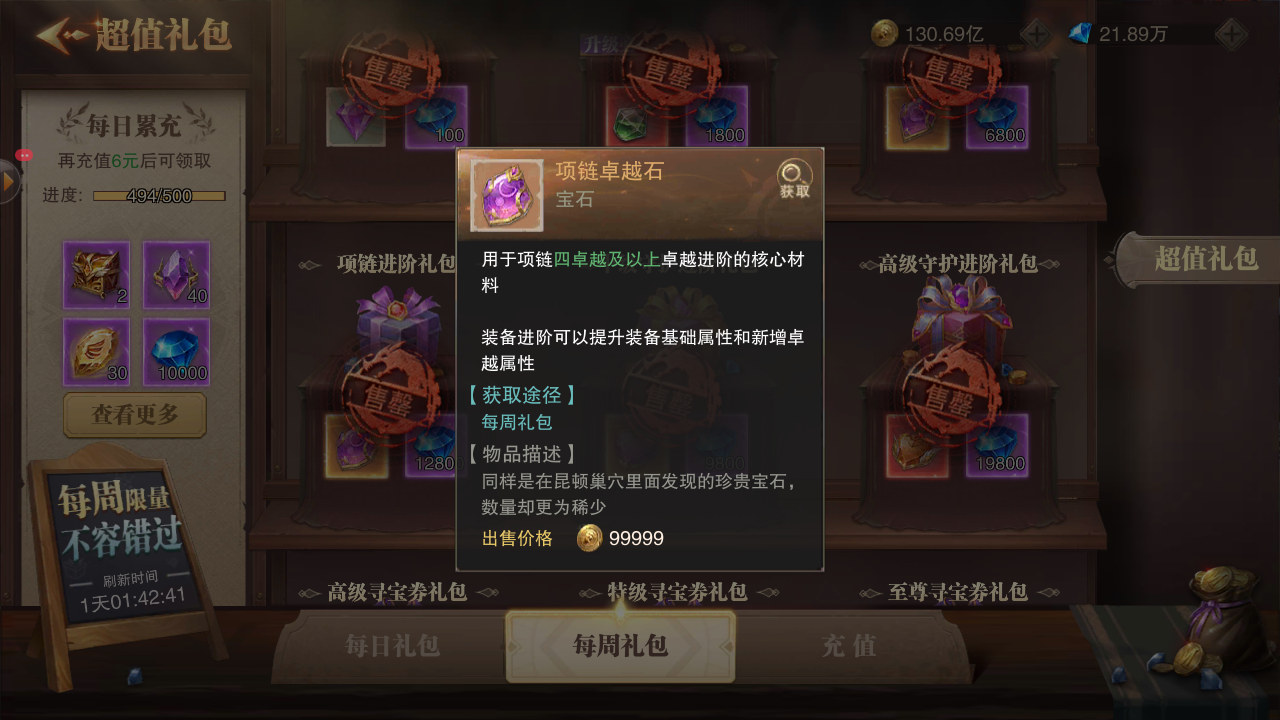Screen dimensions: 1280x720
Task: Click the 查看更多 button under the reward items
Action: (x=134, y=415)
